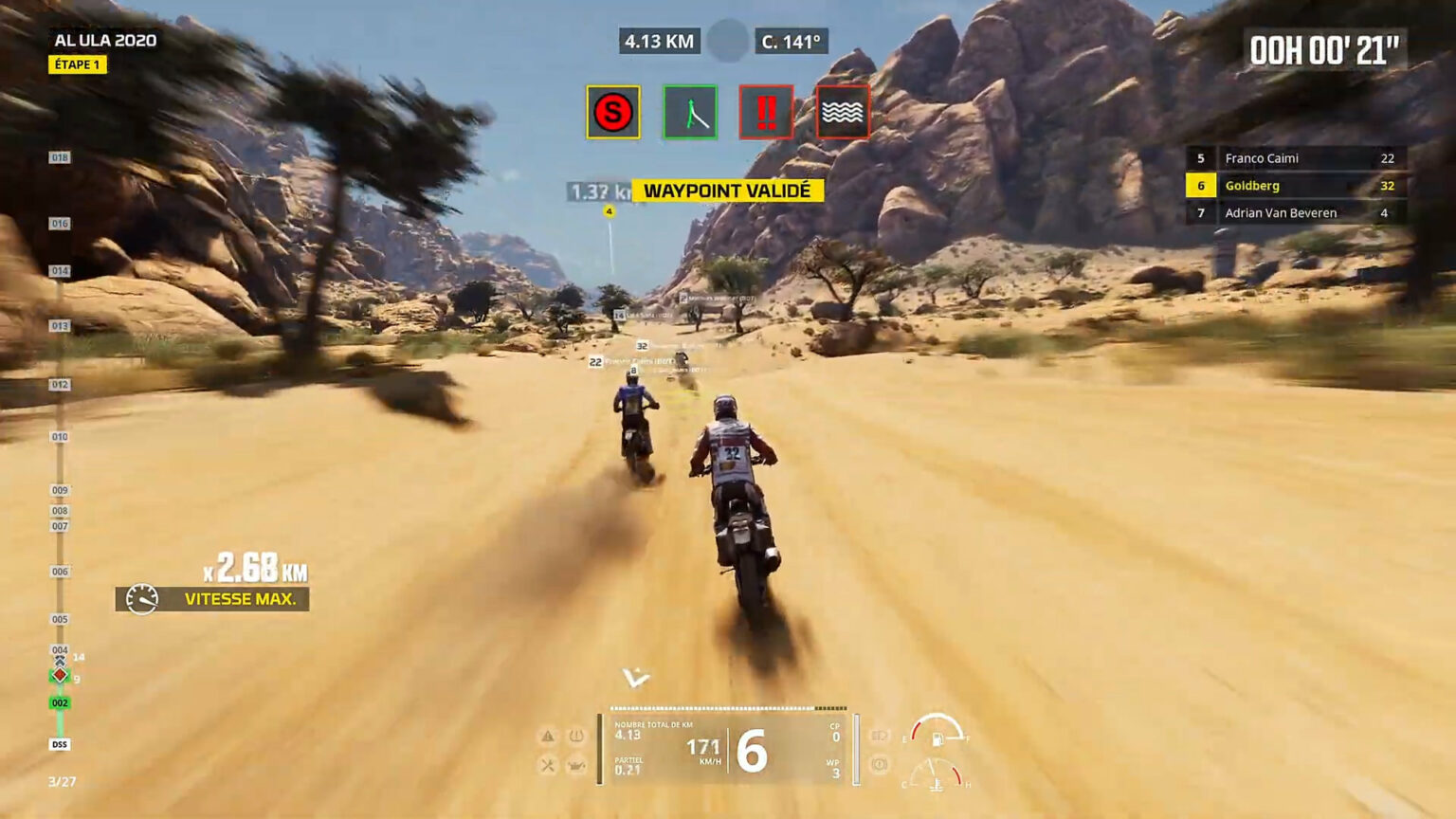The height and width of the screenshot is (819, 1456).
Task: Click the AL ULA 2020 header
Action: point(106,40)
